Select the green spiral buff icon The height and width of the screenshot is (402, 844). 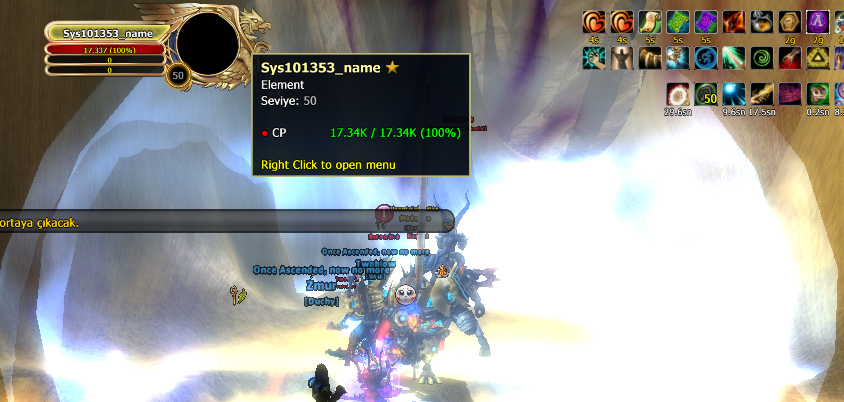pos(762,58)
